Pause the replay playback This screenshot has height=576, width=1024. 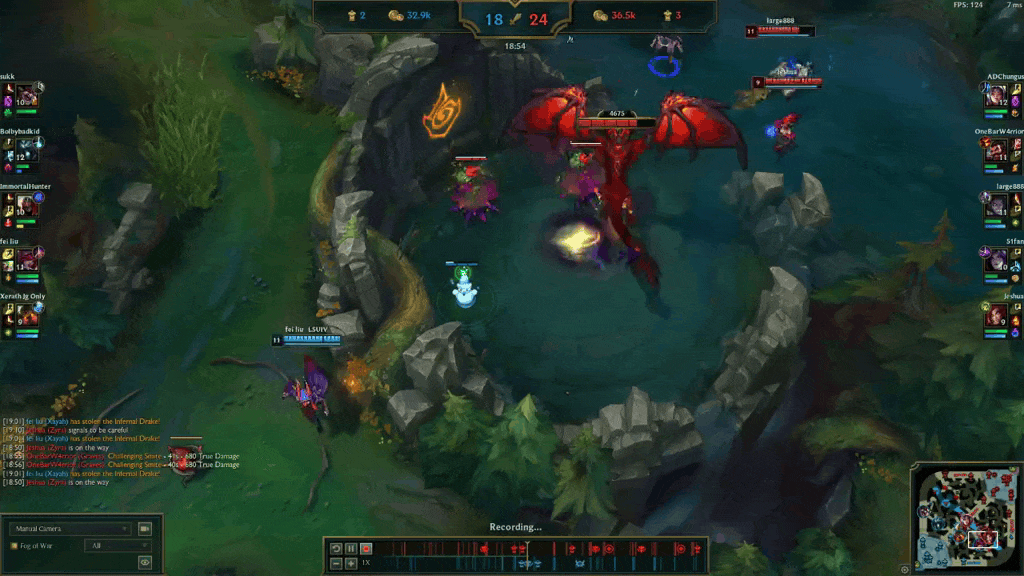[x=351, y=548]
